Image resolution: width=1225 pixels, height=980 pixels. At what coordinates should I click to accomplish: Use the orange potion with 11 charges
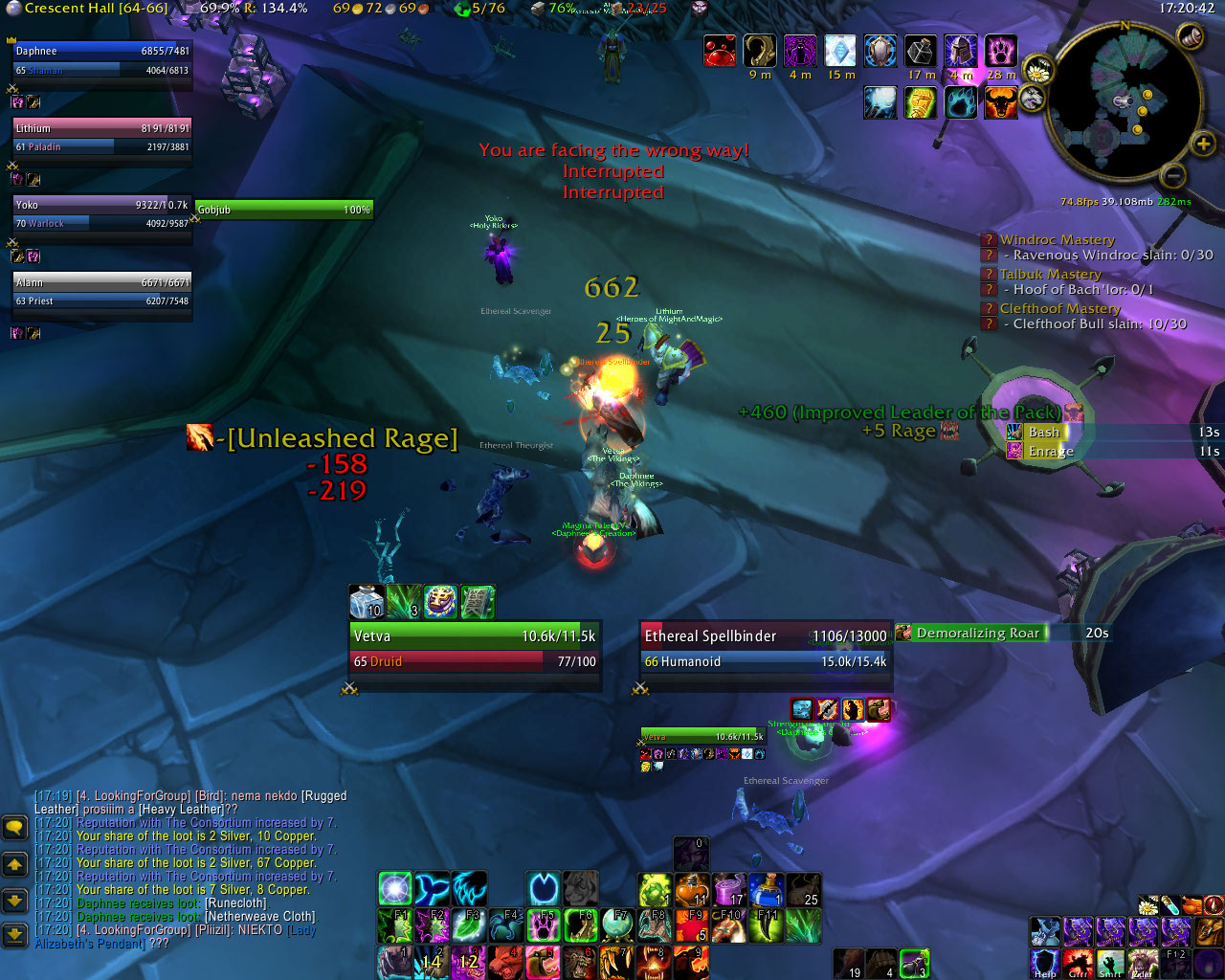point(692,890)
